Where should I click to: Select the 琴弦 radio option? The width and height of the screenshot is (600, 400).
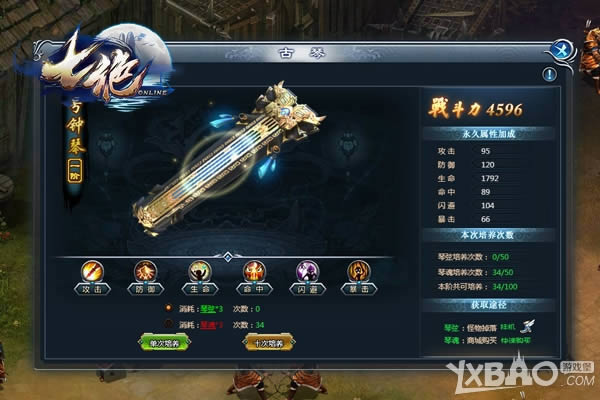[x=167, y=309]
